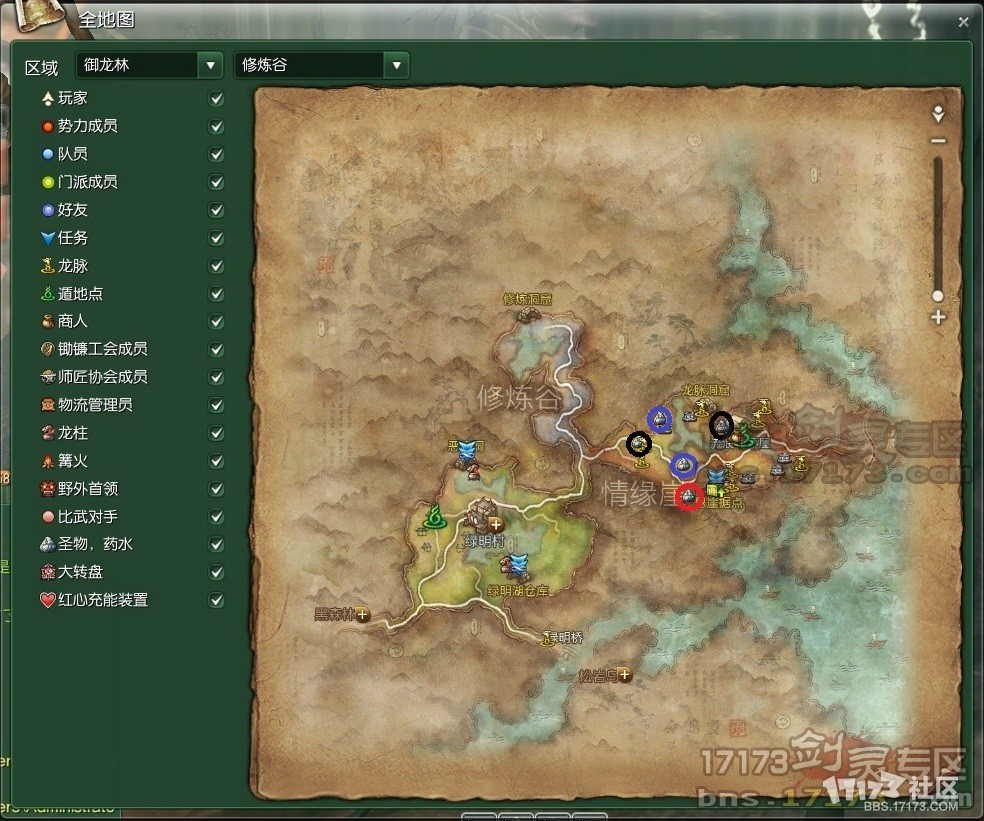Uncheck the 红心充能装置 filter
This screenshot has height=821, width=984.
point(216,601)
